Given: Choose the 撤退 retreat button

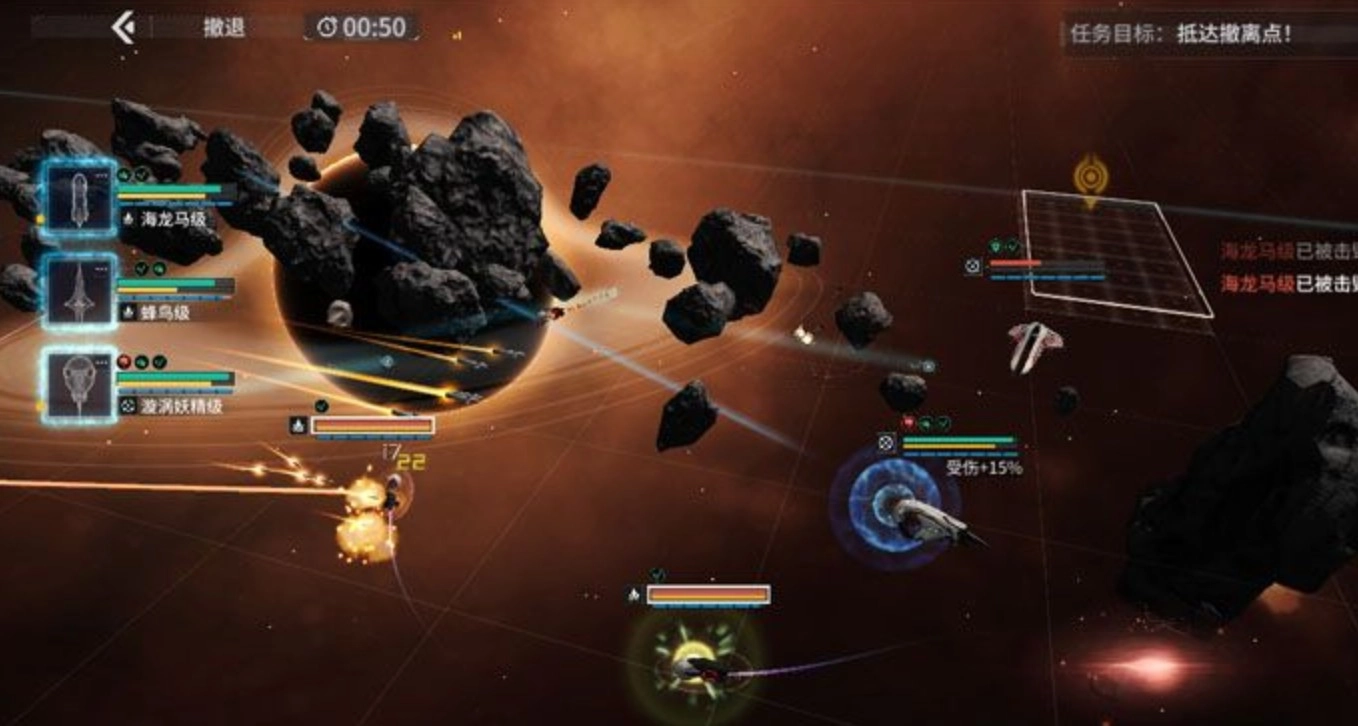Looking at the screenshot, I should pos(224,28).
